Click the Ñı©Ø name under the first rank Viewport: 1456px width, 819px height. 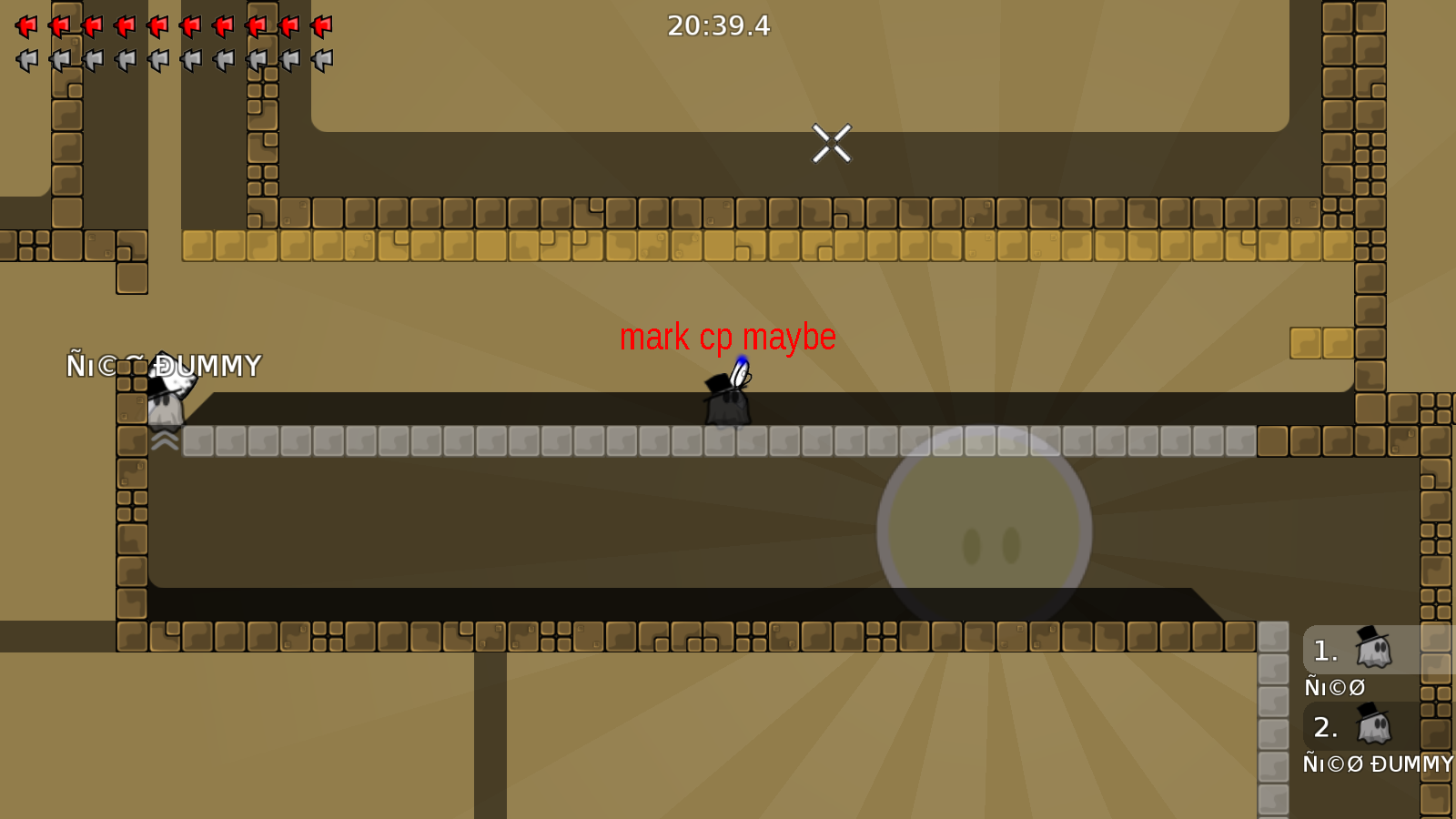(1333, 687)
